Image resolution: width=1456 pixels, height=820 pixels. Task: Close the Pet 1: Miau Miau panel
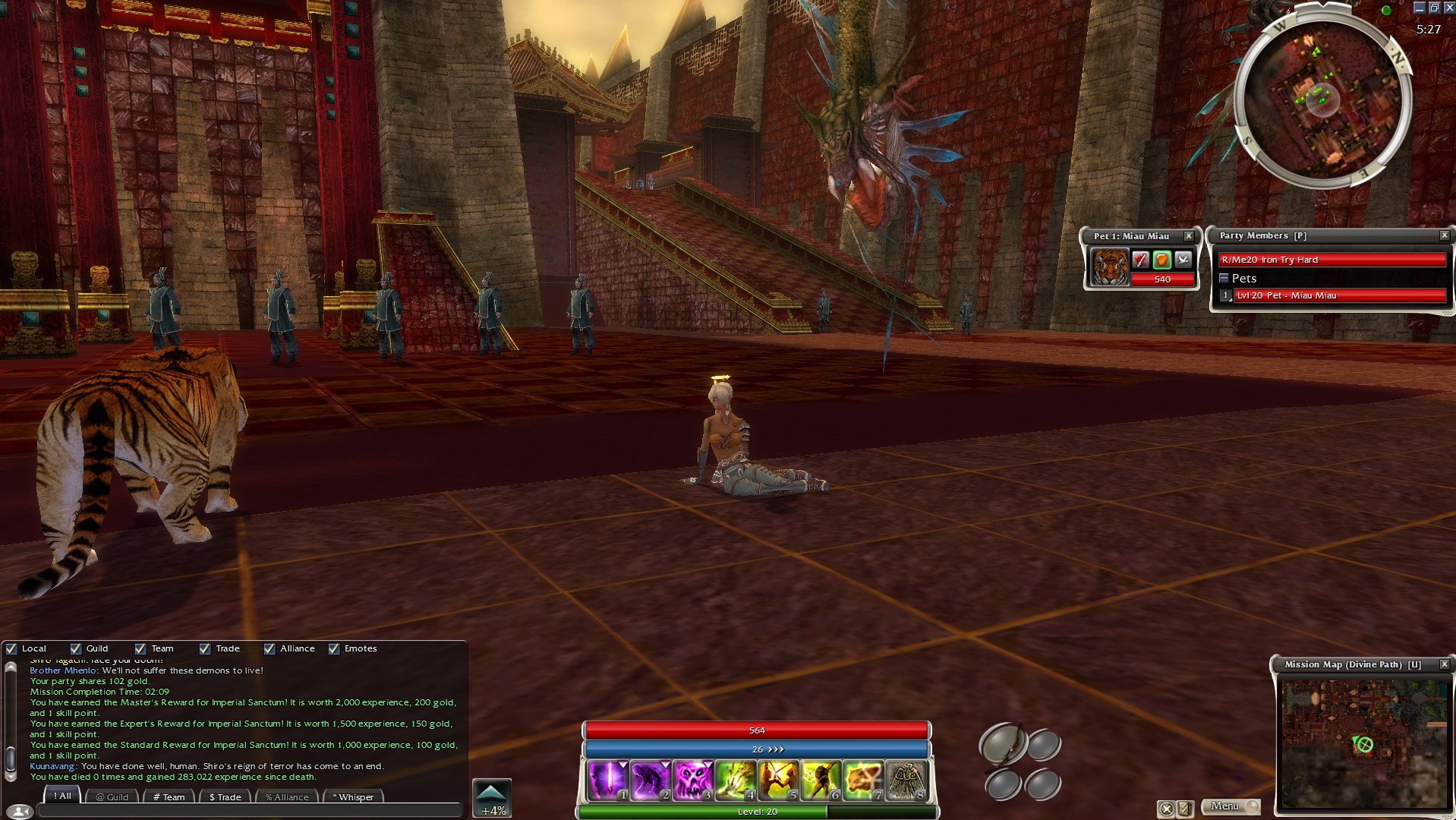point(1189,236)
